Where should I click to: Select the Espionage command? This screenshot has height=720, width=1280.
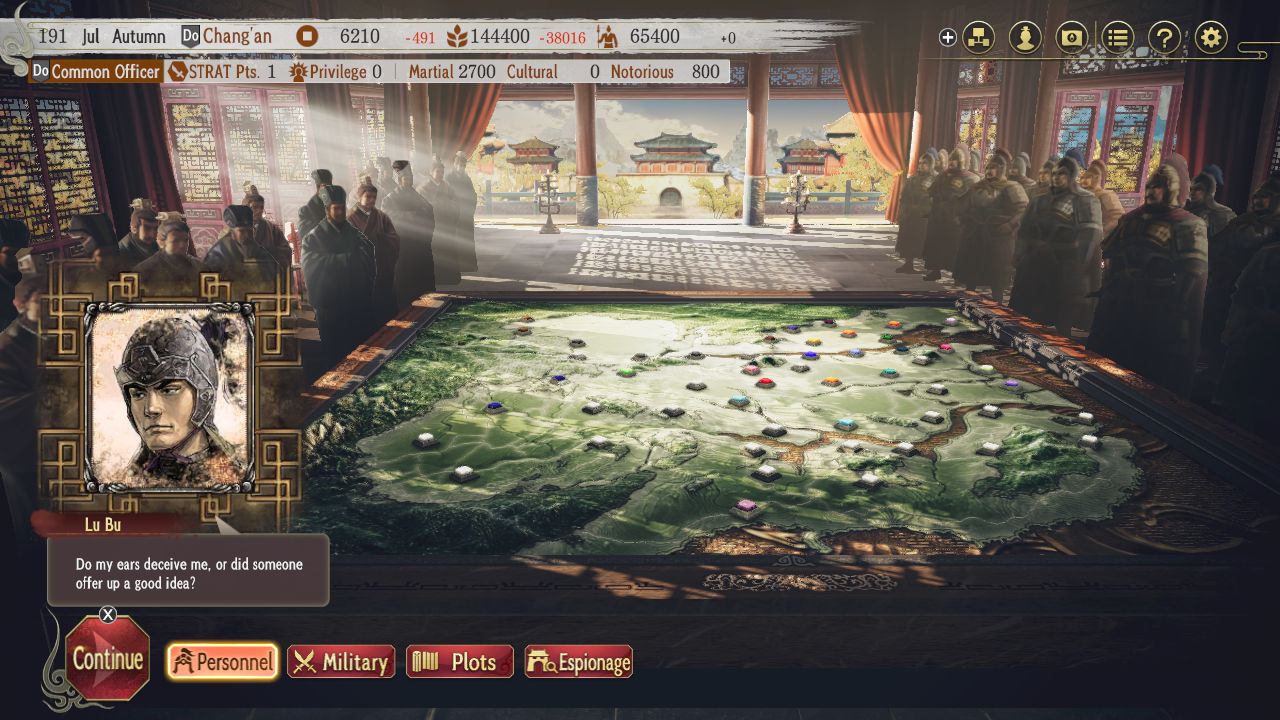point(578,661)
